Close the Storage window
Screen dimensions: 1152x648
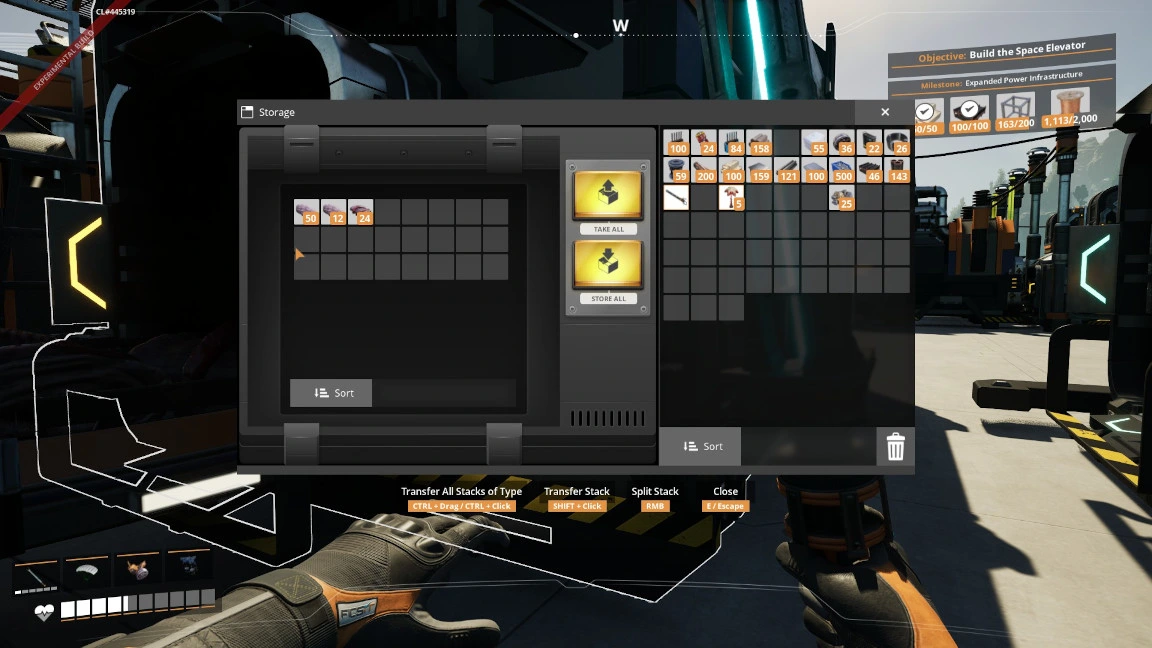tap(885, 113)
